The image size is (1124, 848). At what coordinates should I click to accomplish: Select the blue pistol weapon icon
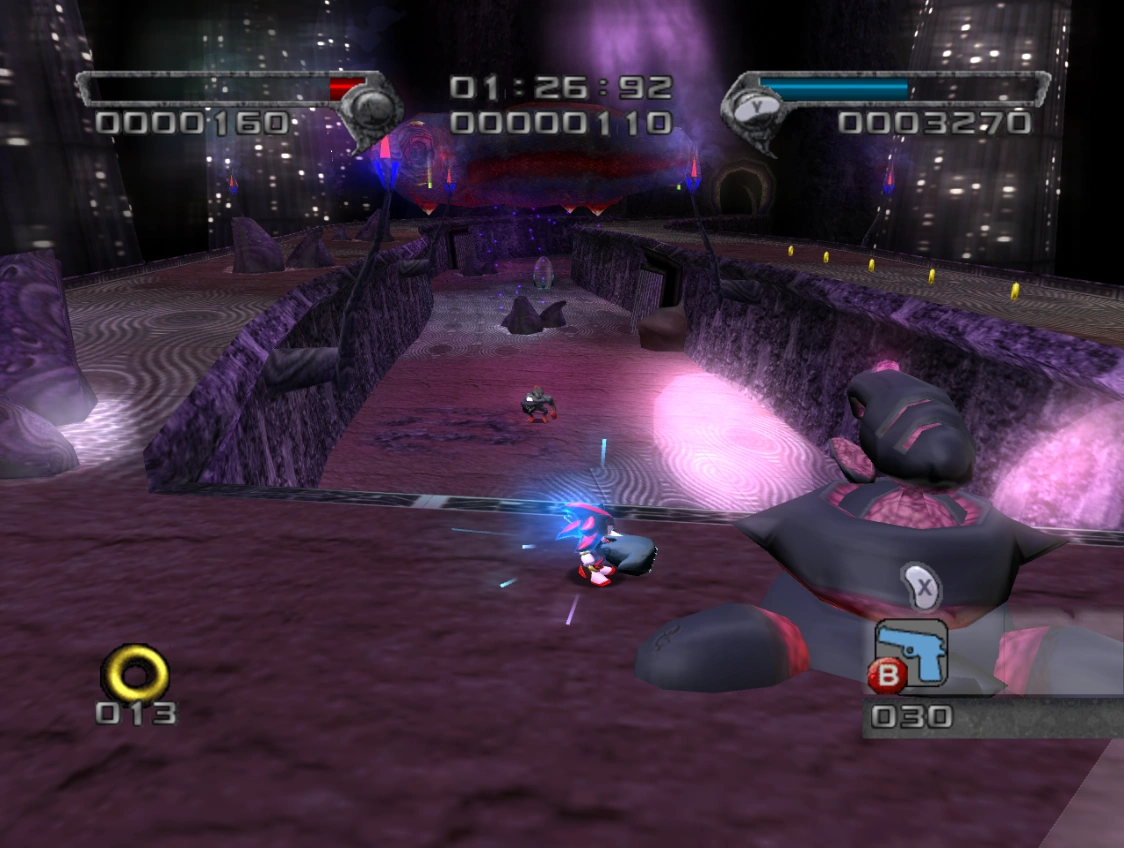point(913,653)
